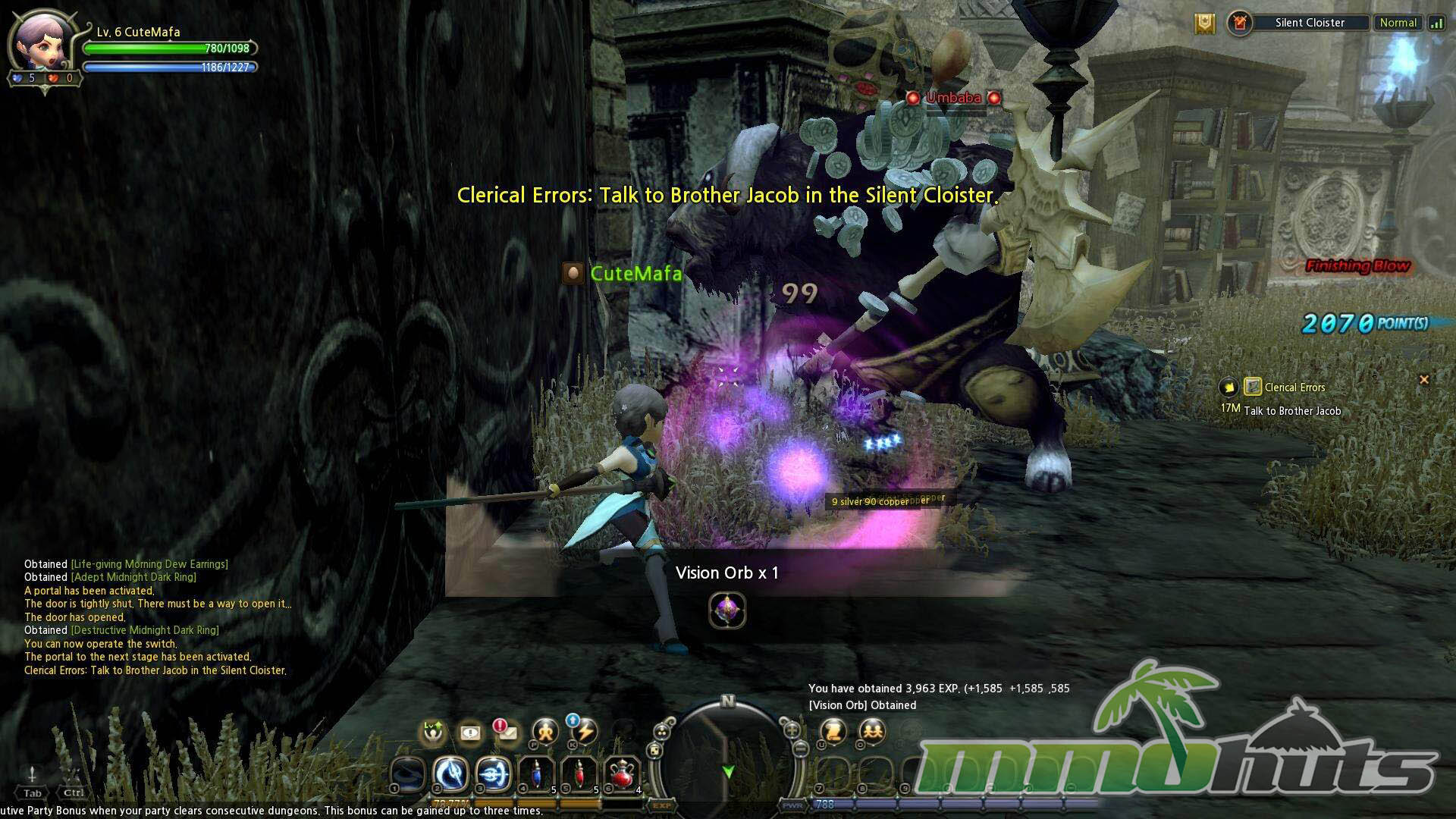Use the large red flask in slot 6

[x=623, y=774]
